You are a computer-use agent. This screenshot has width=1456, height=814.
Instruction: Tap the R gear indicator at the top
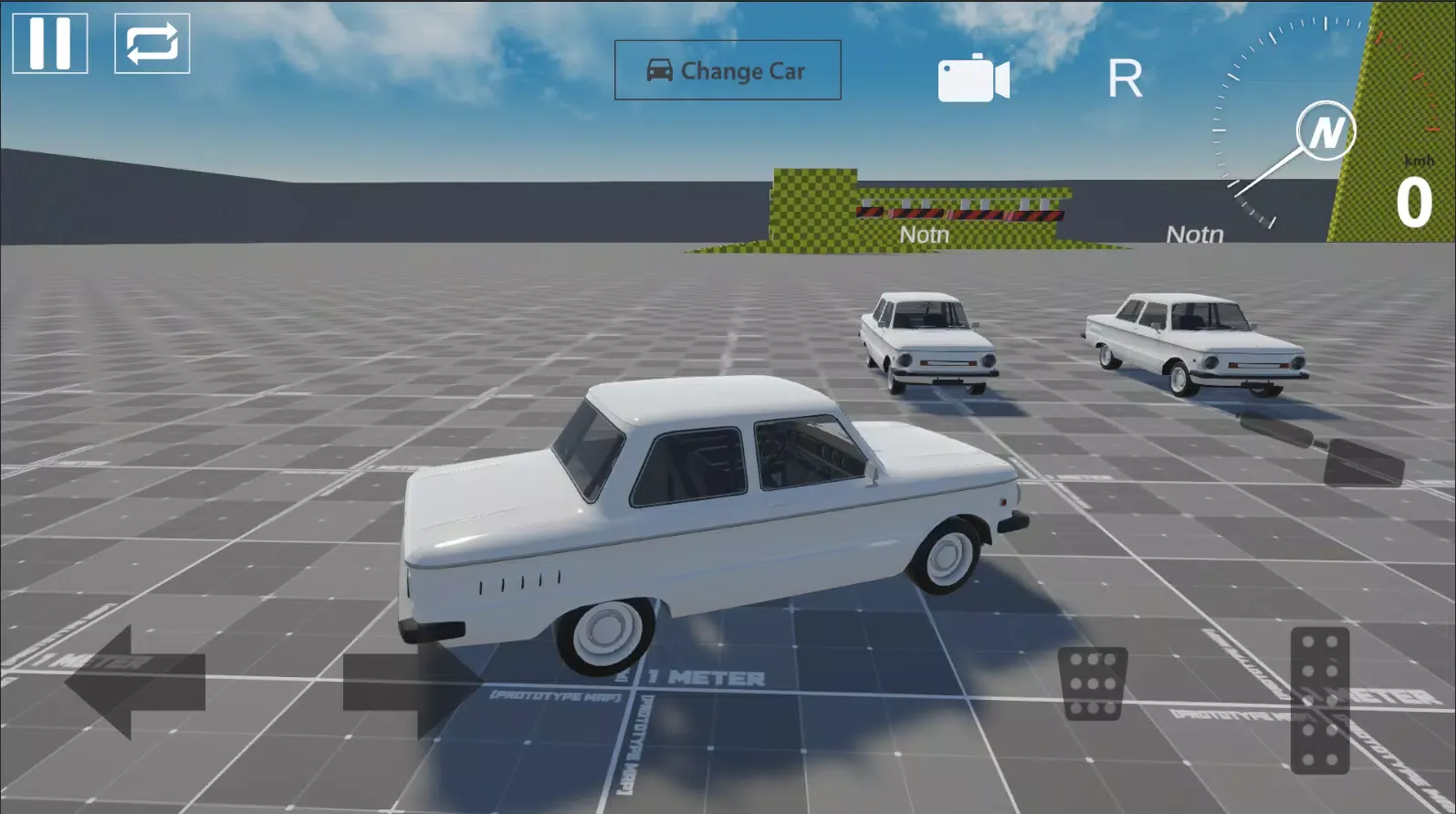tap(1126, 77)
